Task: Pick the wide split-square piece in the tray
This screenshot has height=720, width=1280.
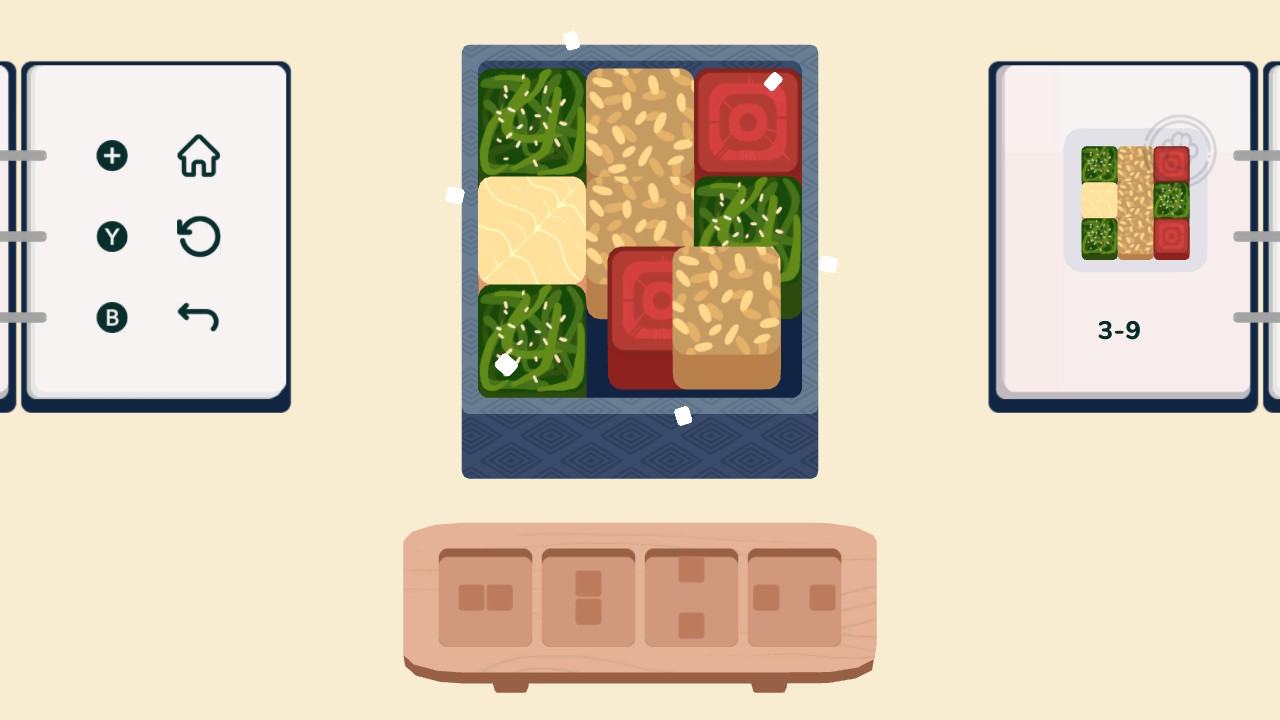Action: pos(795,595)
